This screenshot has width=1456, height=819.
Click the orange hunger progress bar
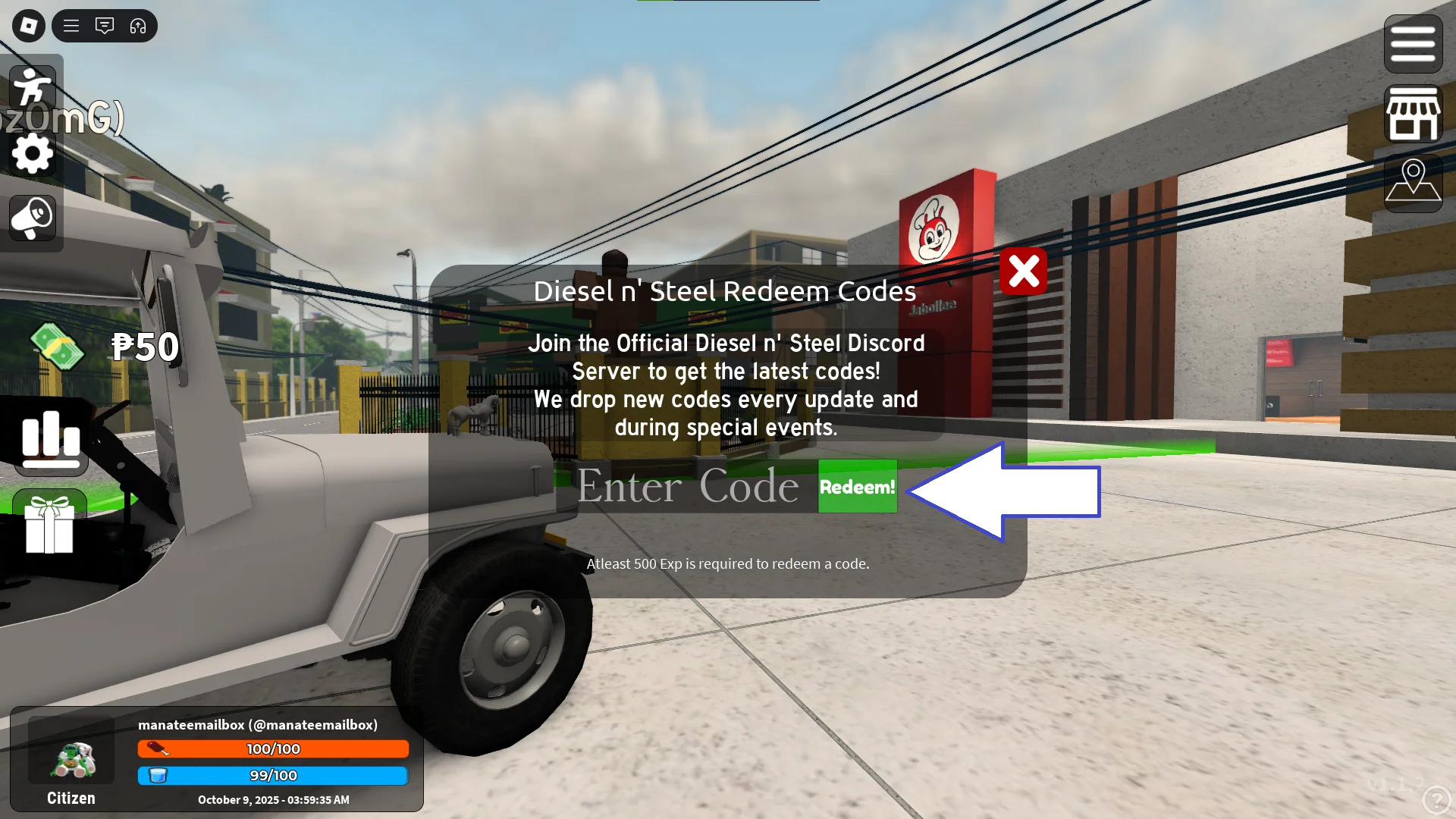[x=273, y=748]
